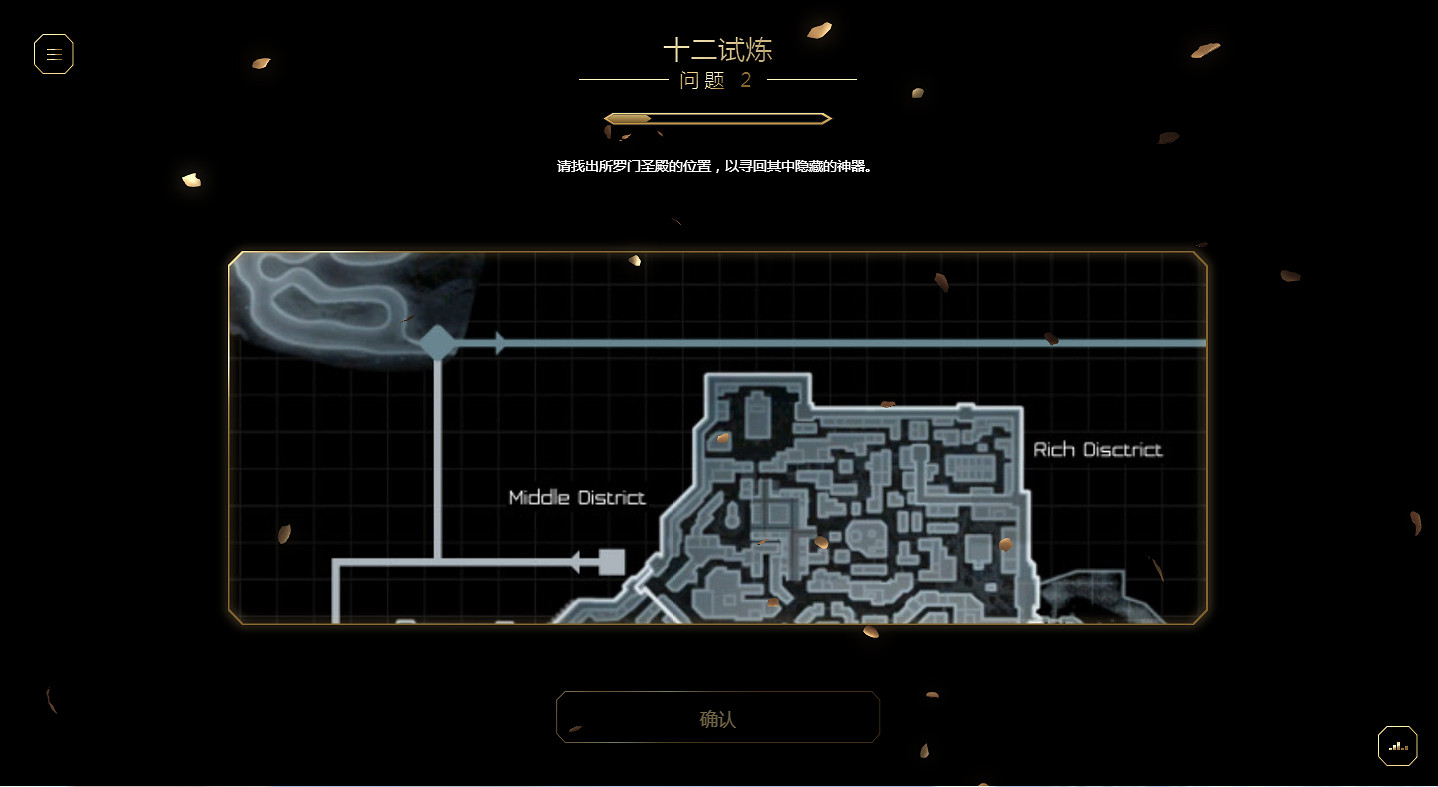
Task: Select the blue diamond marker on the map
Action: coord(436,342)
